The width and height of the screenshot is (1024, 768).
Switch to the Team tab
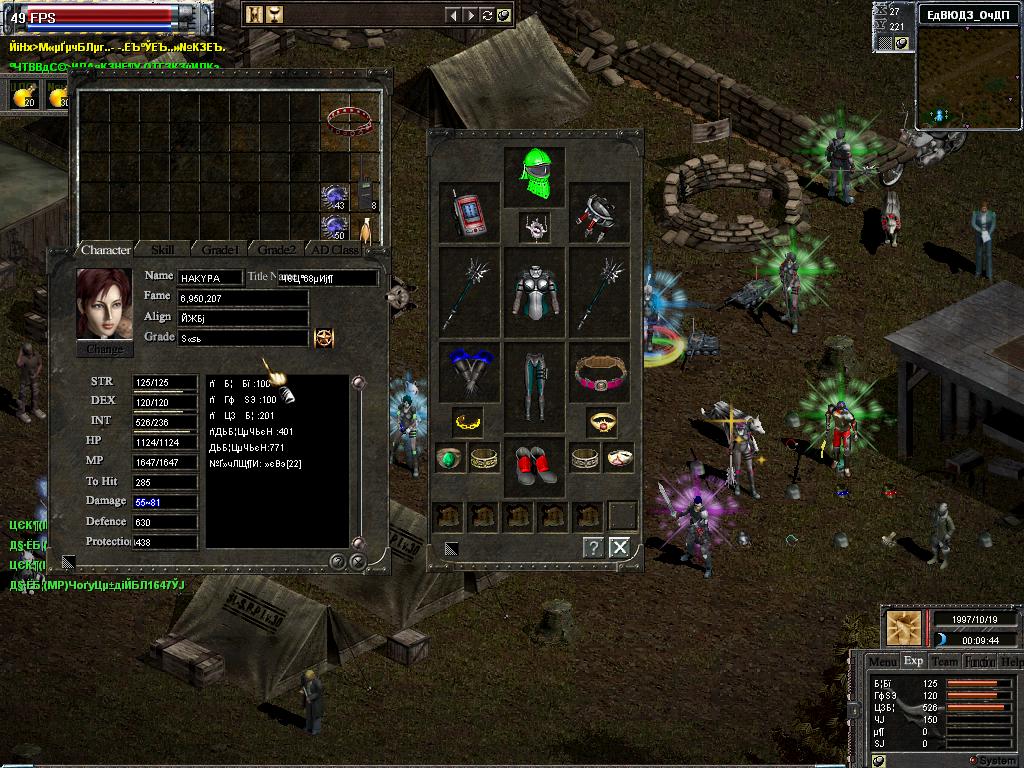[944, 661]
